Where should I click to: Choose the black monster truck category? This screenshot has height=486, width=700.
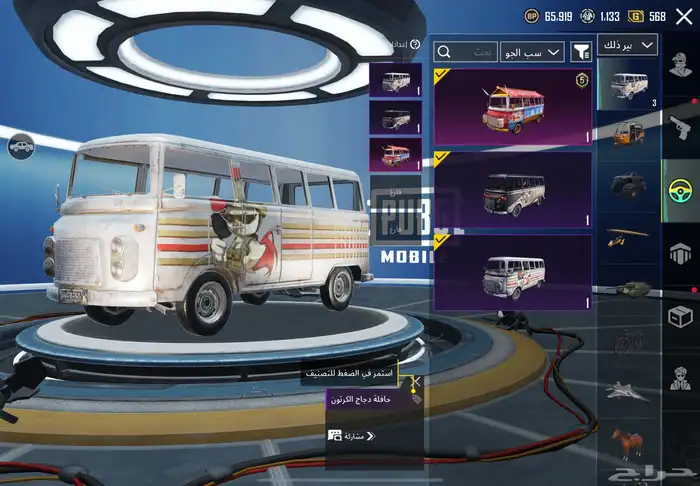(x=627, y=186)
